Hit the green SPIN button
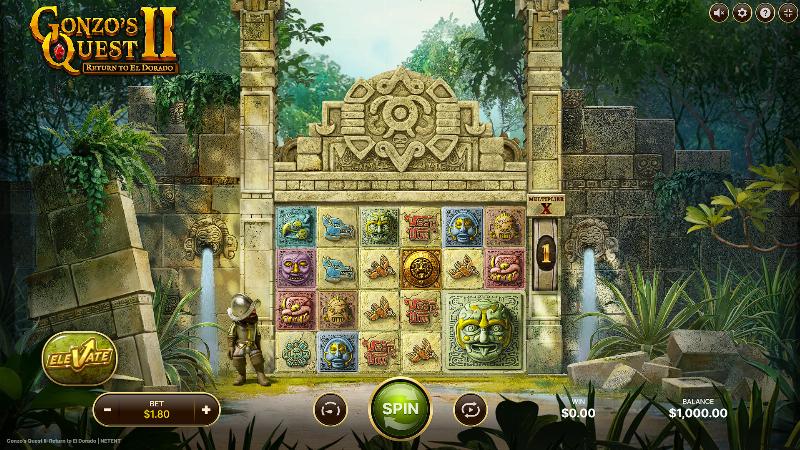Image resolution: width=800 pixels, height=450 pixels. tap(400, 409)
